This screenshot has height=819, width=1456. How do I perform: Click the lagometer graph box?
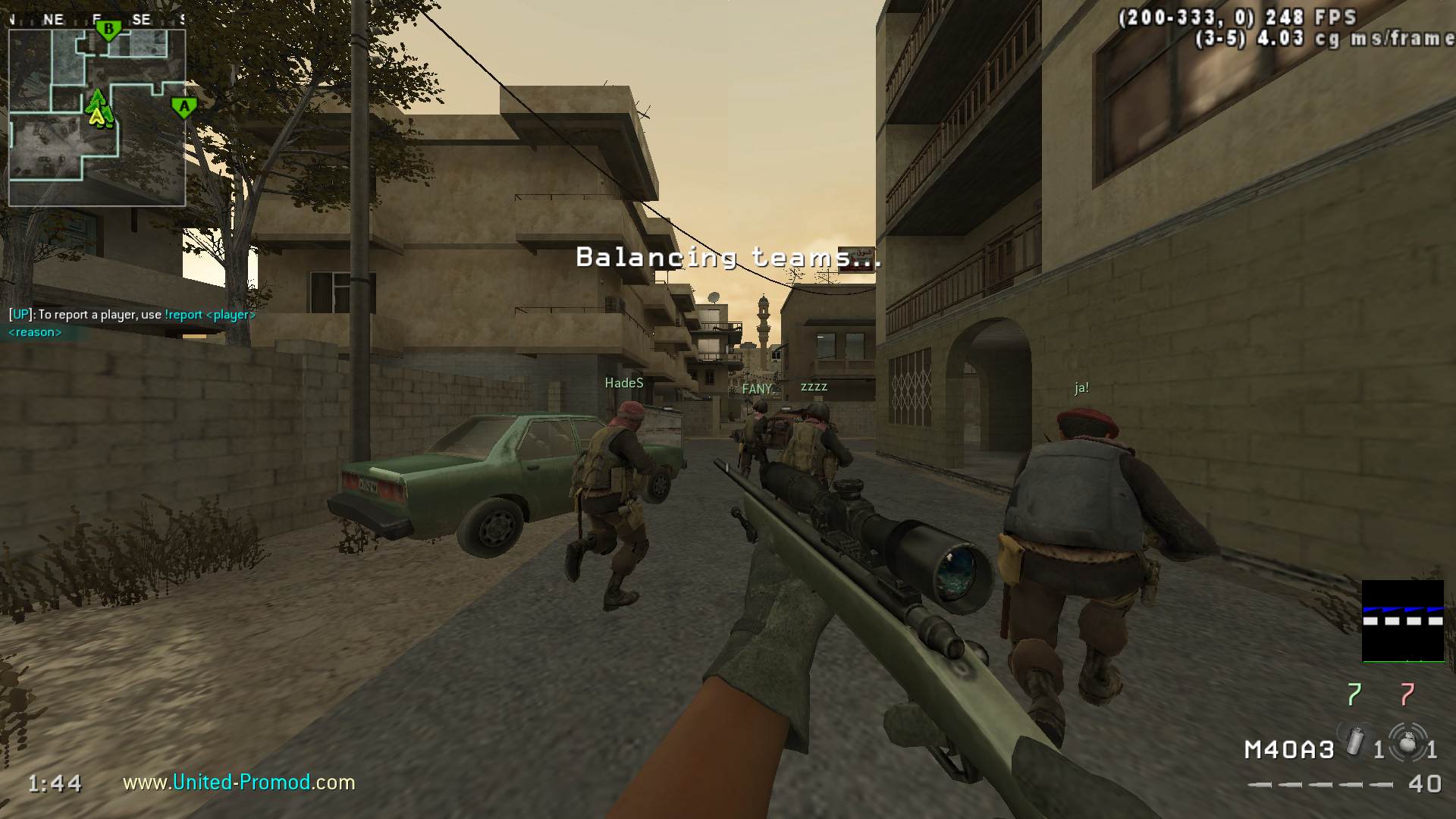point(1403,621)
